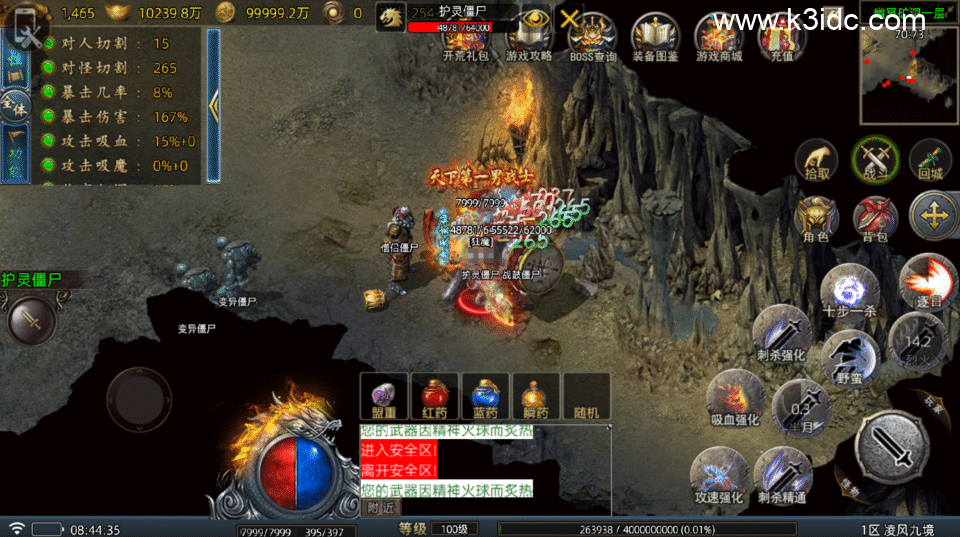Toggle the 战斗 crossed-swords combat mode
Screen dimensions: 960x537
(874, 160)
